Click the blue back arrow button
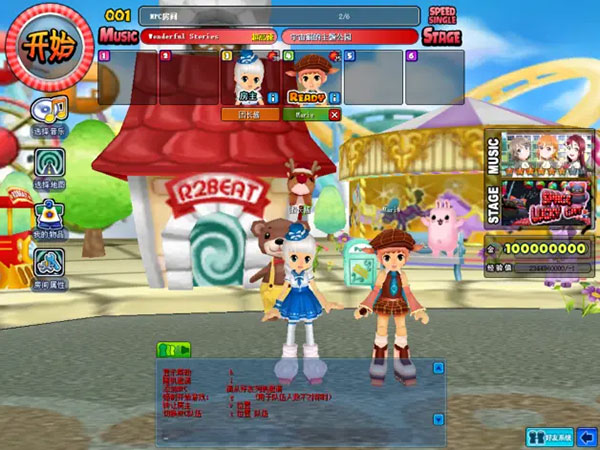Image resolution: width=600 pixels, height=450 pixels. [587, 436]
